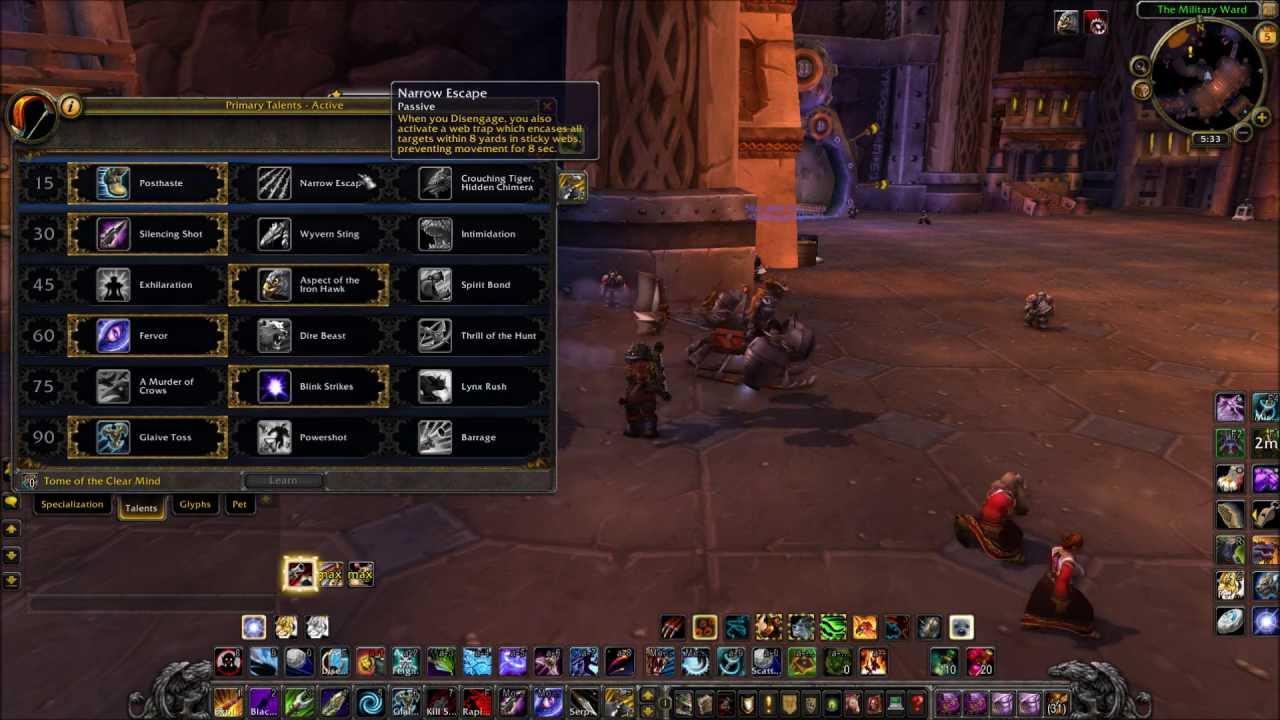Click the Learn button
Image resolution: width=1280 pixels, height=720 pixels.
(283, 481)
